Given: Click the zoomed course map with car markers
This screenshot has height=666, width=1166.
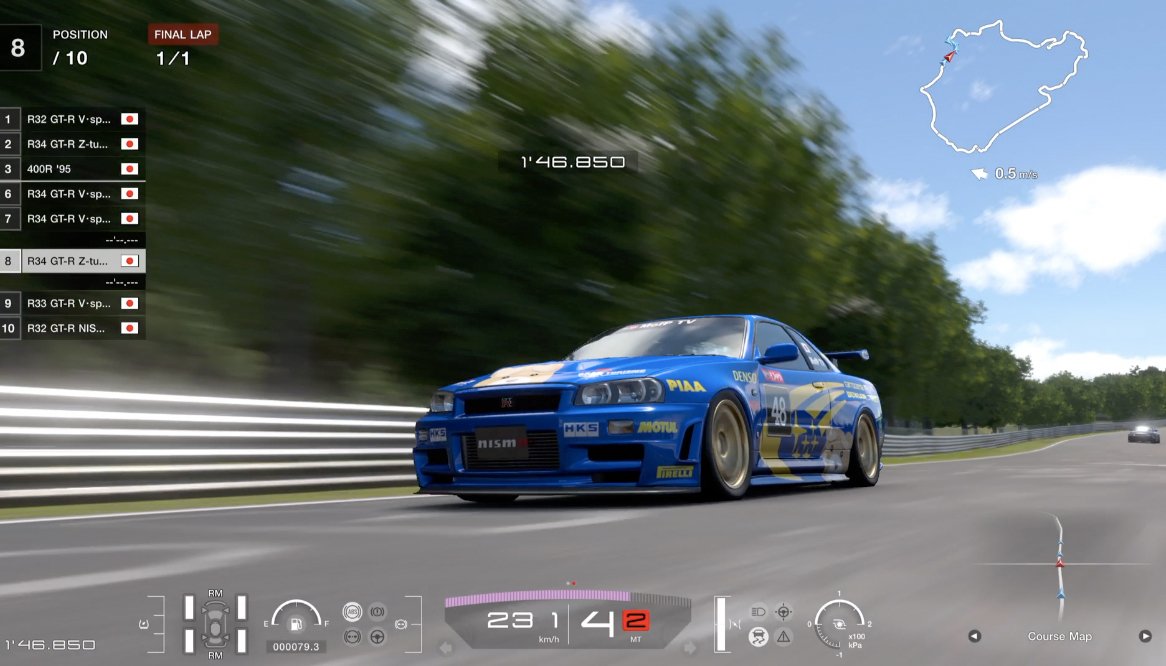Looking at the screenshot, I should point(1060,570).
